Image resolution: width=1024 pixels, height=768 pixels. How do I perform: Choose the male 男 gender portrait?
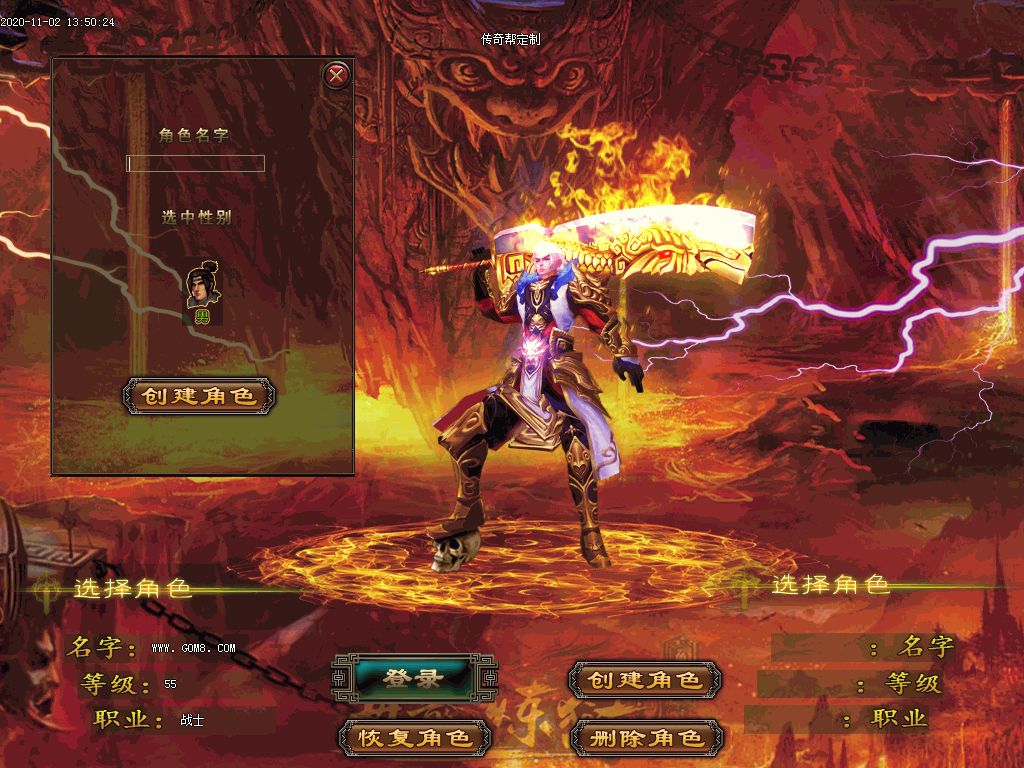click(201, 289)
